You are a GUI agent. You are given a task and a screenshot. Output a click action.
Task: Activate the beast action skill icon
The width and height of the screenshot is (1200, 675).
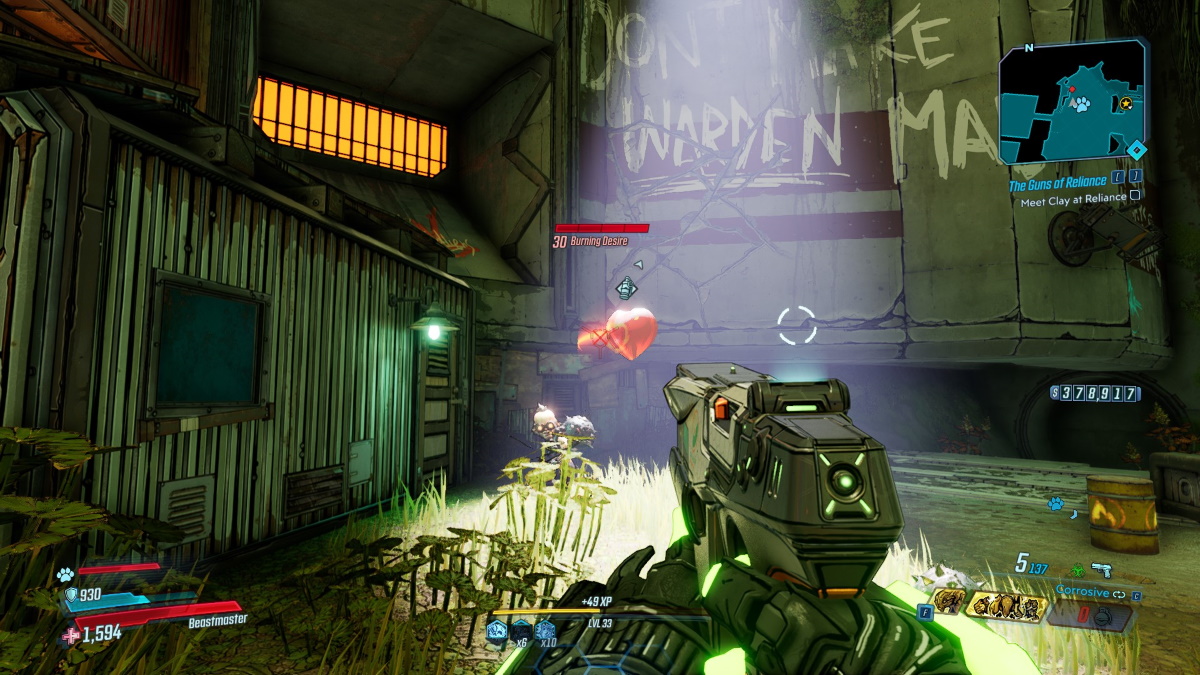tap(949, 601)
